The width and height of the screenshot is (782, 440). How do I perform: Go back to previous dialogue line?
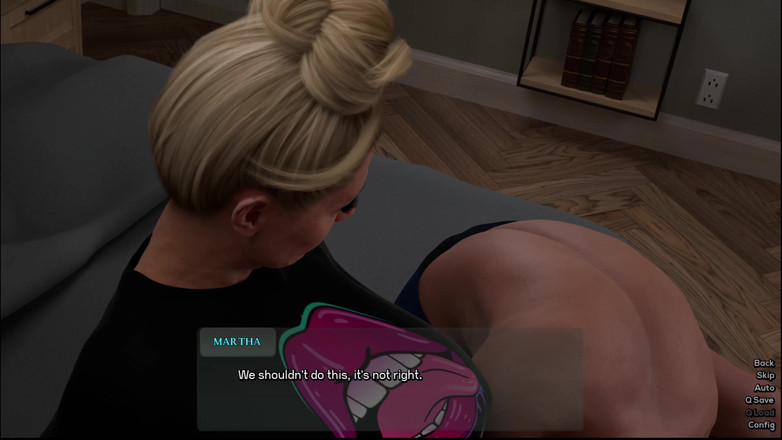(763, 363)
